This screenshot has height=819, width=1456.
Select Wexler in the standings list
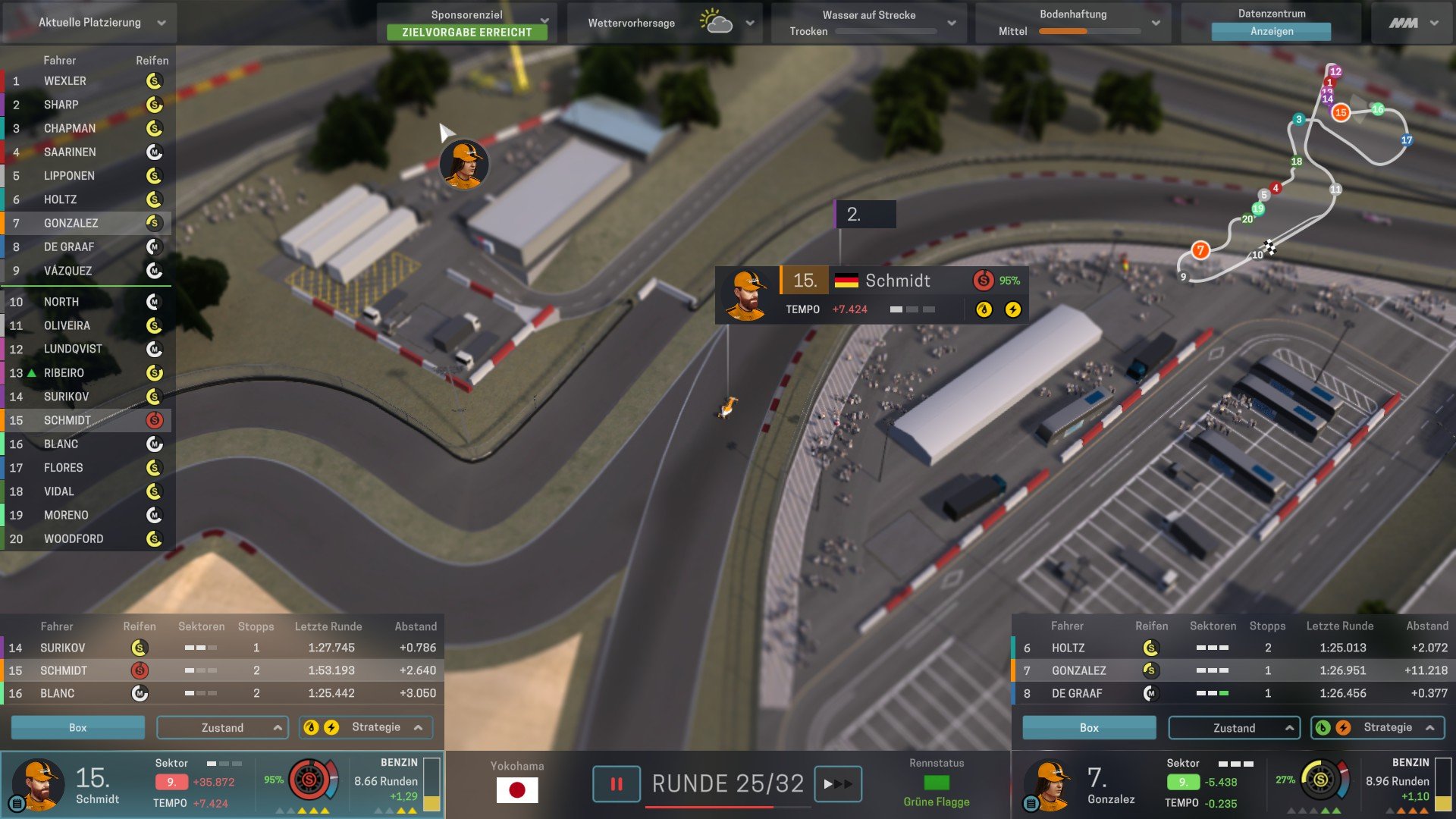(x=65, y=81)
